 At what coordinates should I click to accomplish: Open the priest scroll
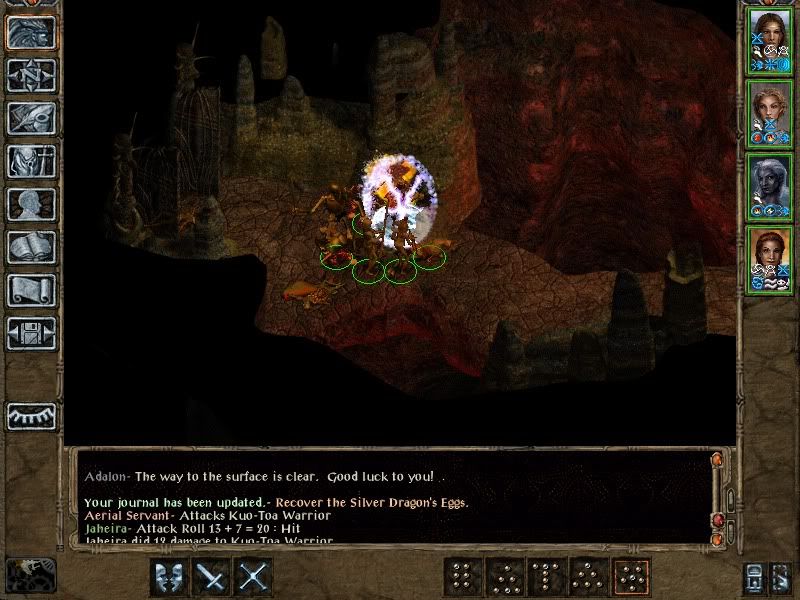pos(31,289)
